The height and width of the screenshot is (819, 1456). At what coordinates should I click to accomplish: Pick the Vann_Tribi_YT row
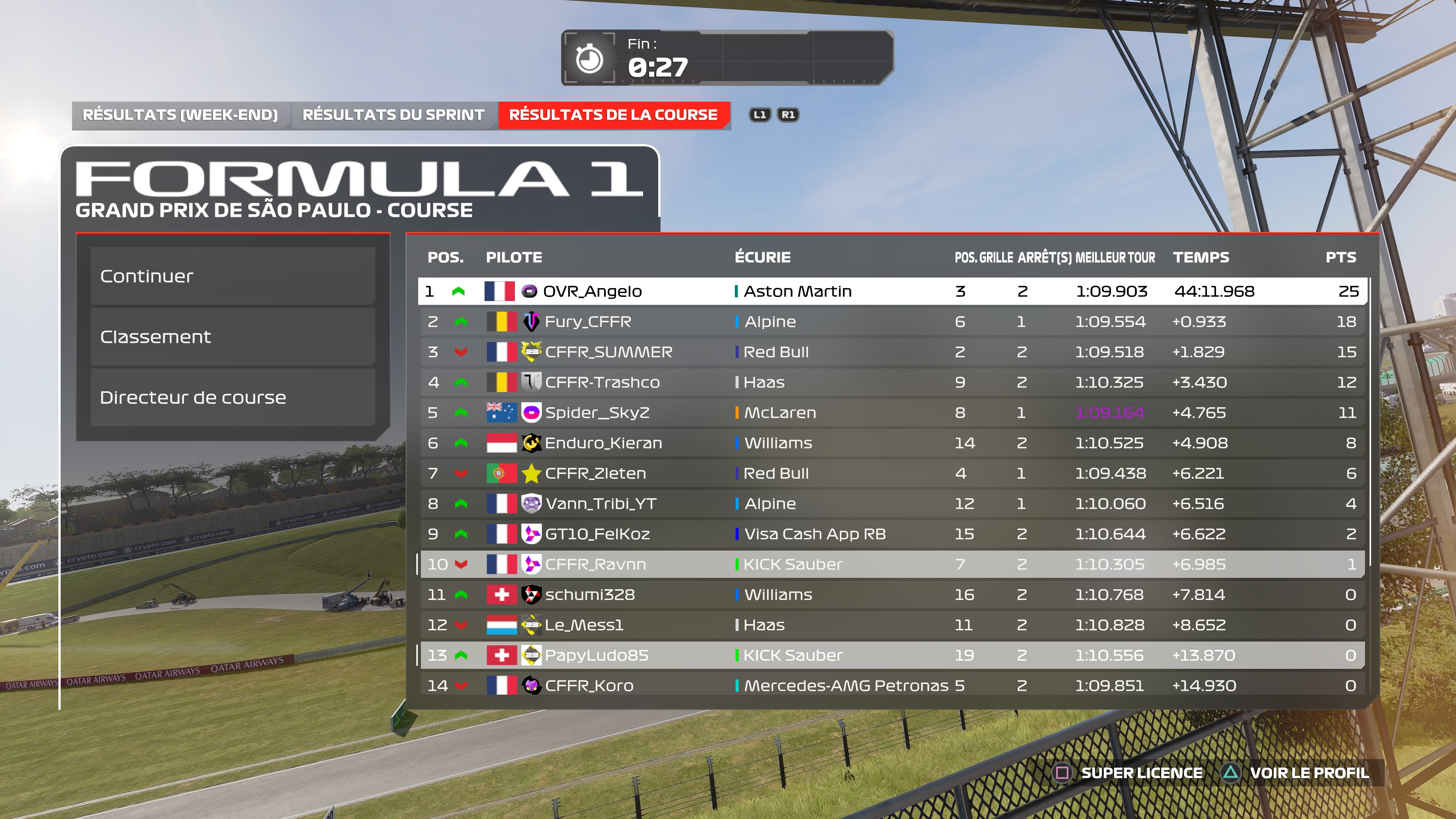point(891,504)
